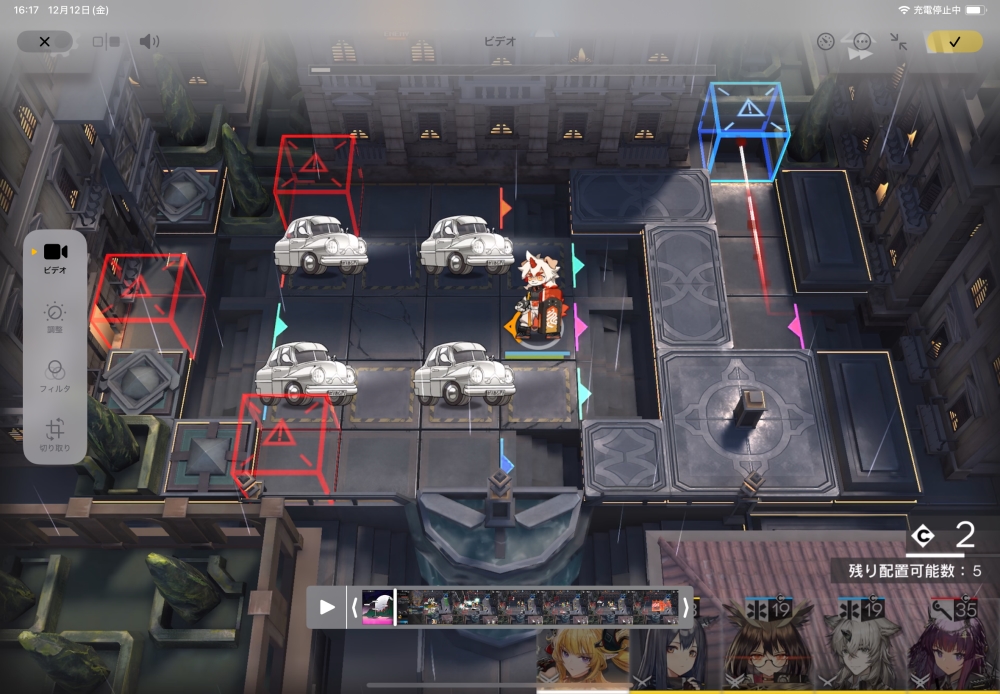Viewport: 1000px width, 694px height.
Task: Switch to the 切り取り crop tab
Action: click(55, 433)
